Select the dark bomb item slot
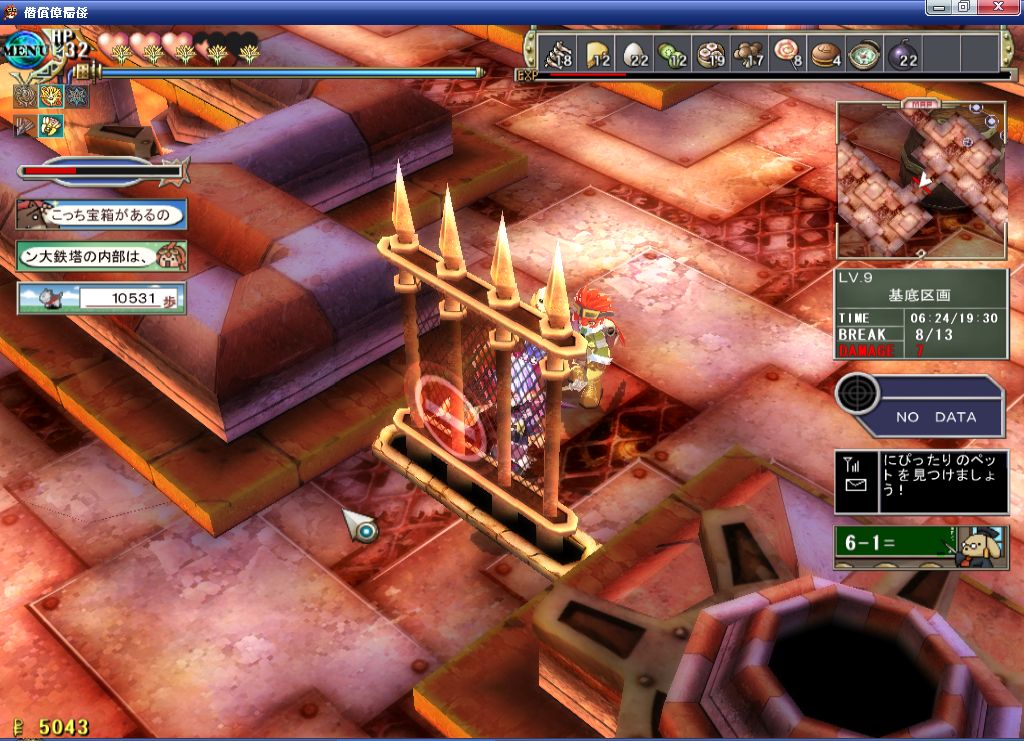 pyautogui.click(x=903, y=54)
